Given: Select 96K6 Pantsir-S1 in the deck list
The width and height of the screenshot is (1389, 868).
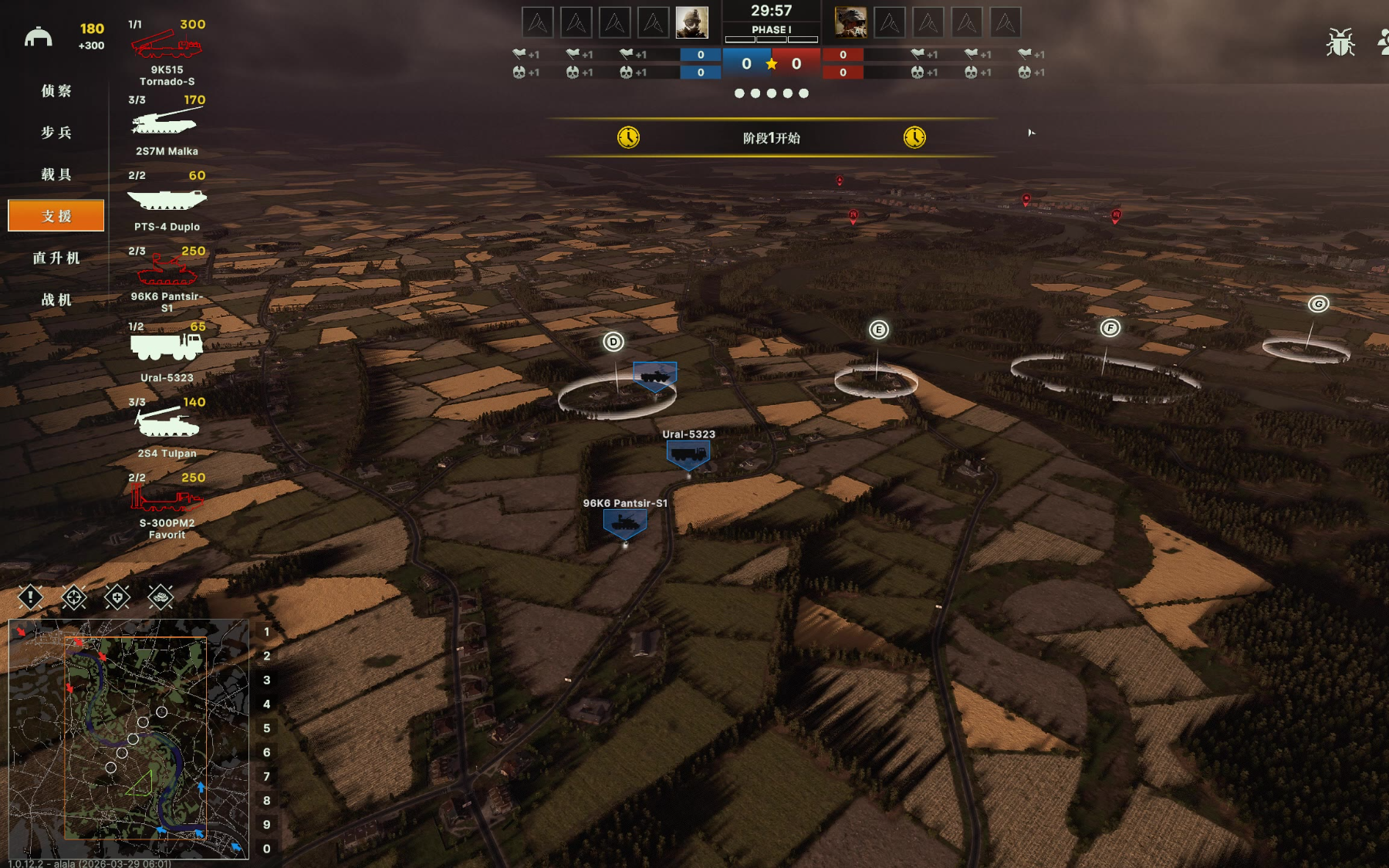Looking at the screenshot, I should [x=167, y=278].
